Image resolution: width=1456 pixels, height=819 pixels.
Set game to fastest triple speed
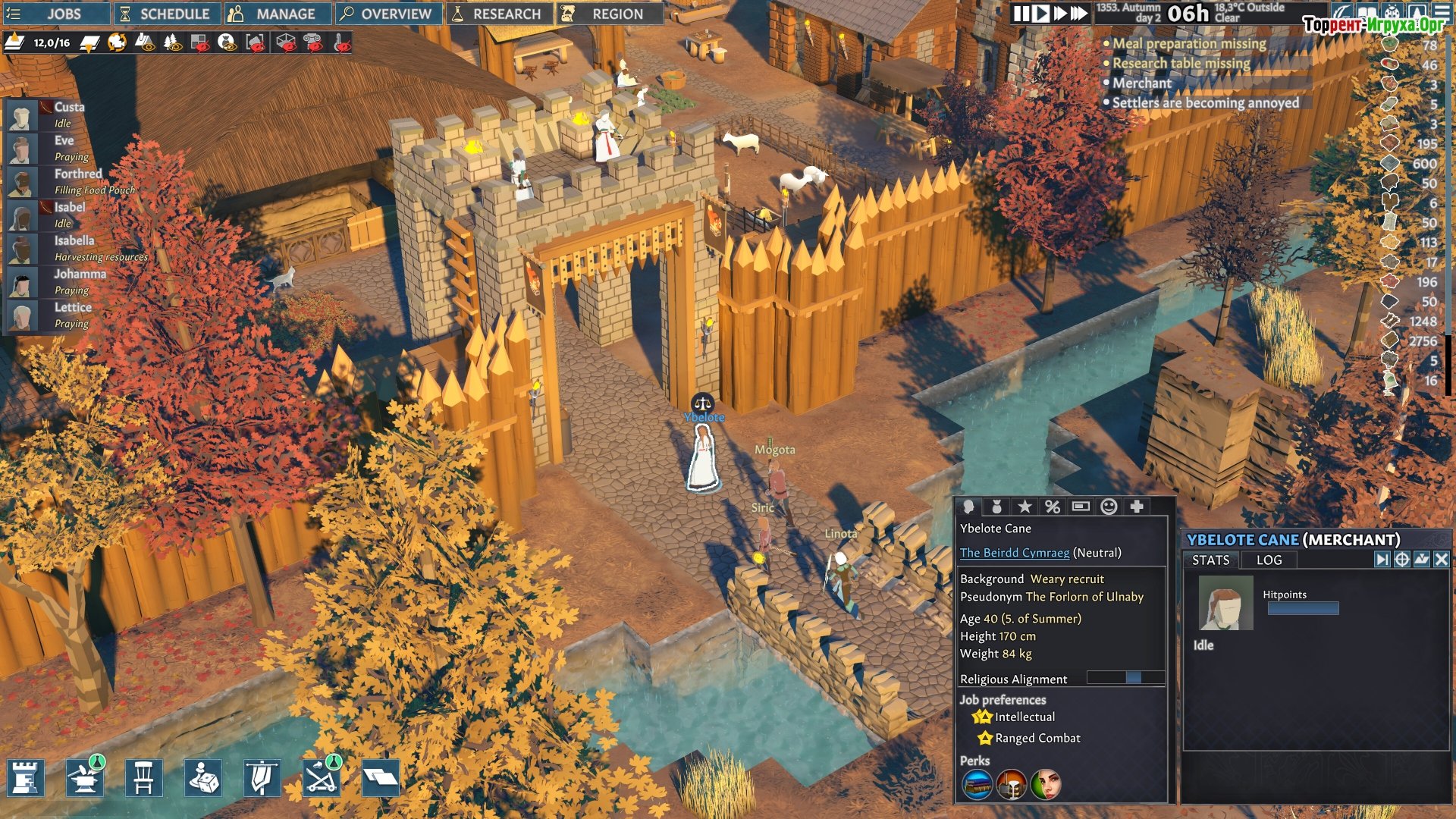pyautogui.click(x=1078, y=14)
